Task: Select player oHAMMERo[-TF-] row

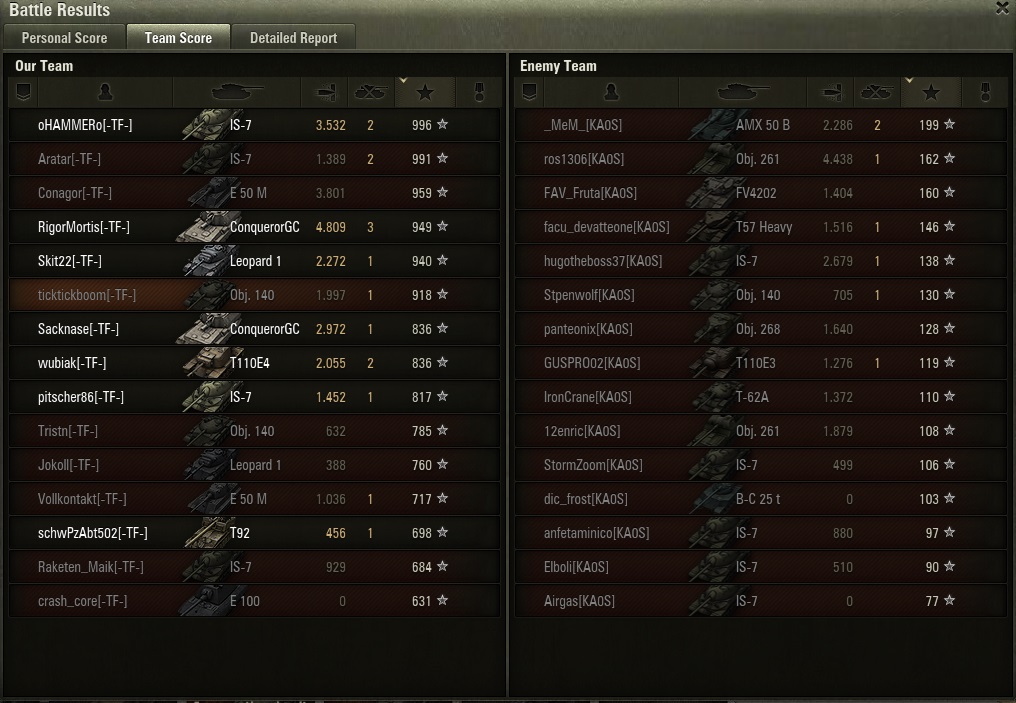Action: [x=85, y=125]
